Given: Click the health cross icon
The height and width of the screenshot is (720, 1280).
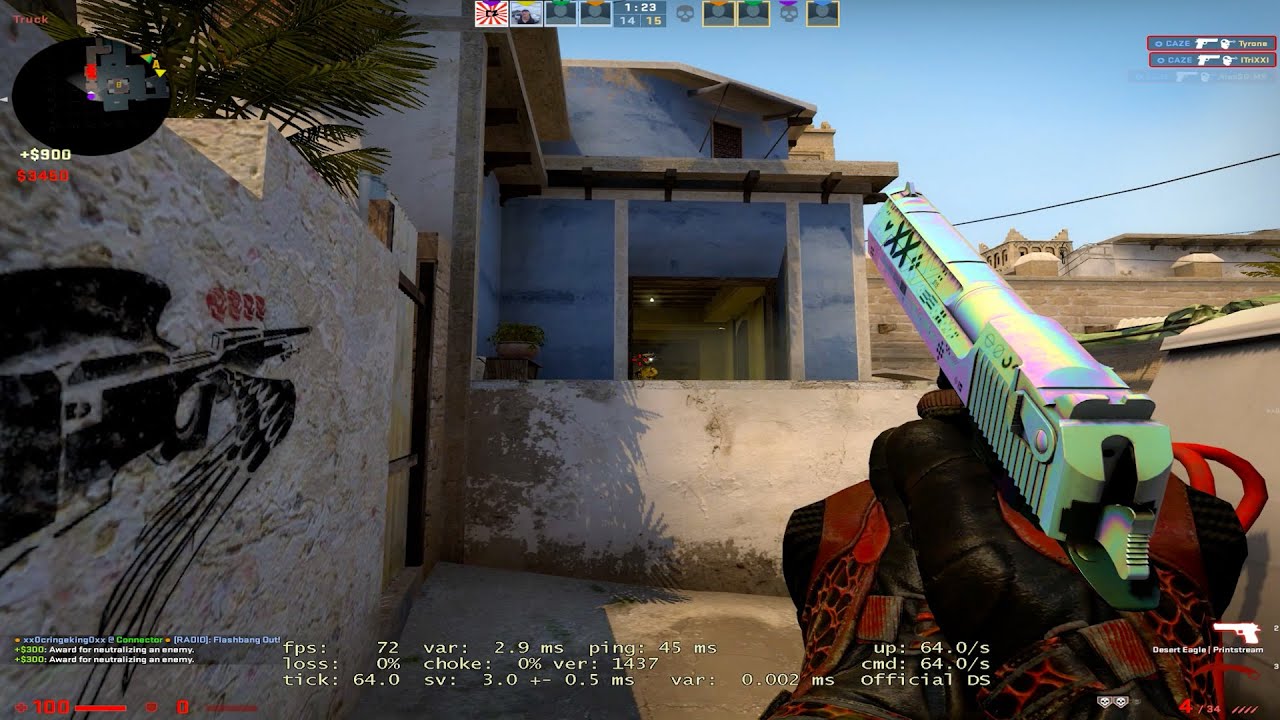Looking at the screenshot, I should [x=21, y=708].
